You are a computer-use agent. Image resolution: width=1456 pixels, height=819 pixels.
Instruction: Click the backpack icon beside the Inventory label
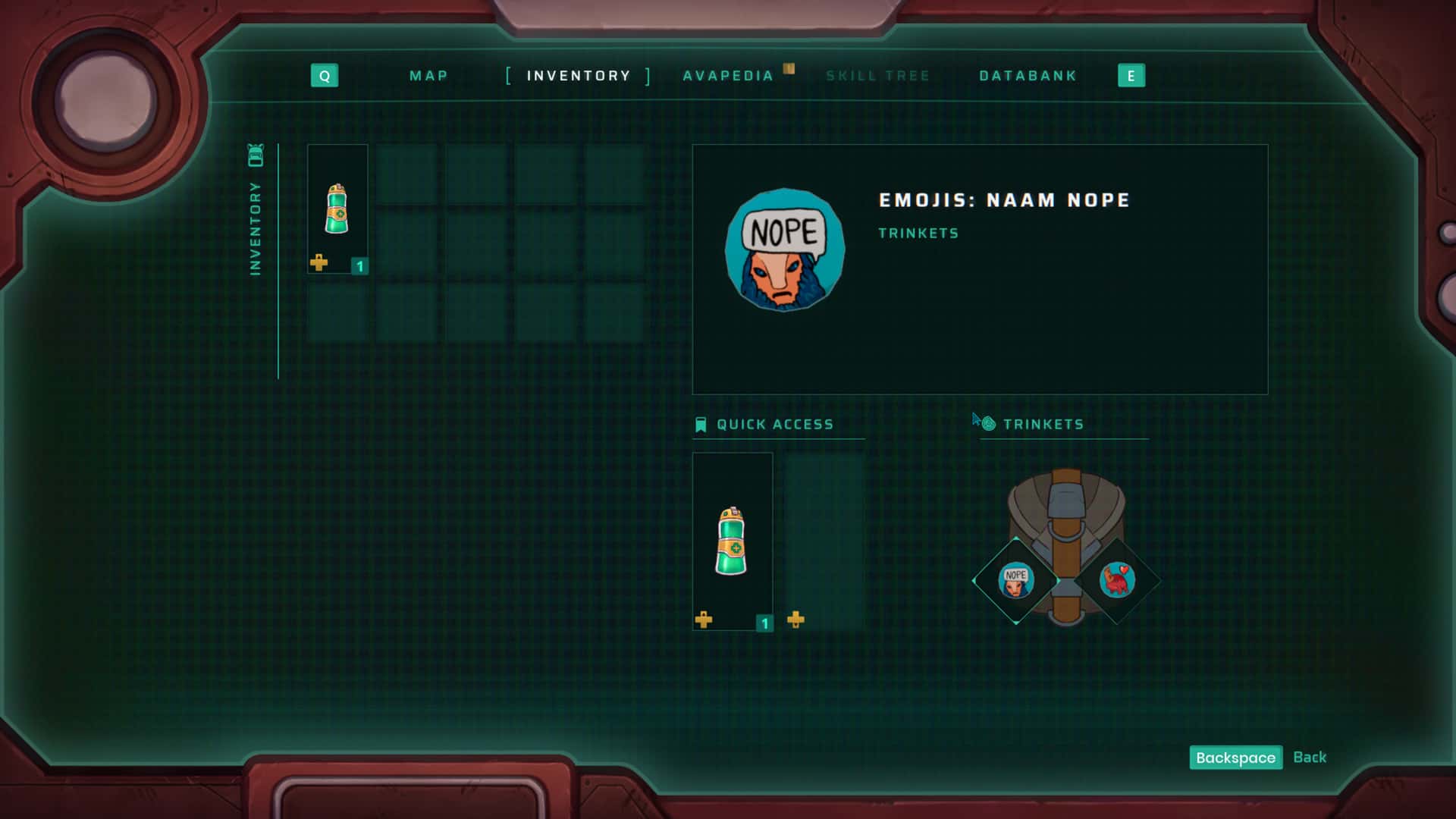click(256, 154)
